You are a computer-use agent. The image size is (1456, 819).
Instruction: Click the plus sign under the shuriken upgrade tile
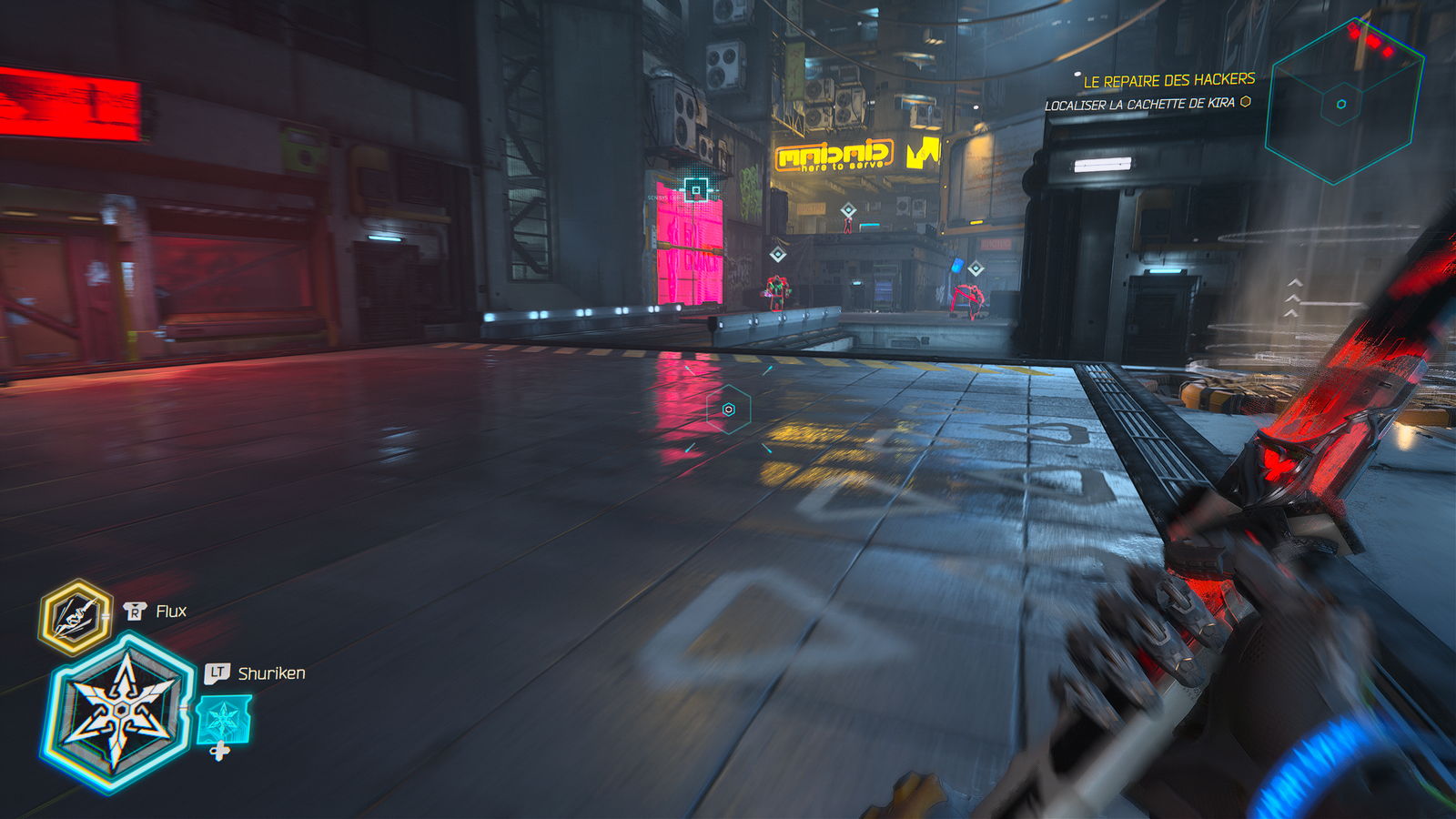coord(218,753)
